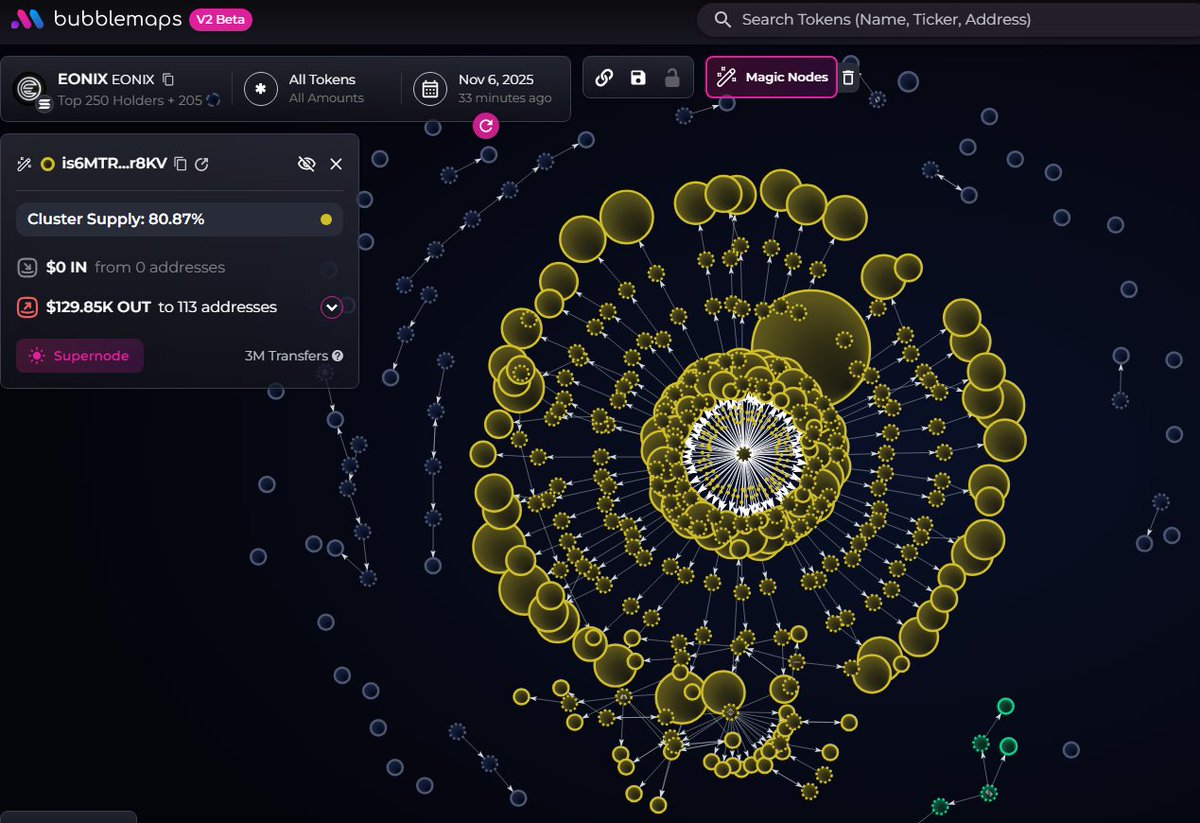Click the Search Tokens field
Screen dimensions: 1200x823
[x=940, y=19]
